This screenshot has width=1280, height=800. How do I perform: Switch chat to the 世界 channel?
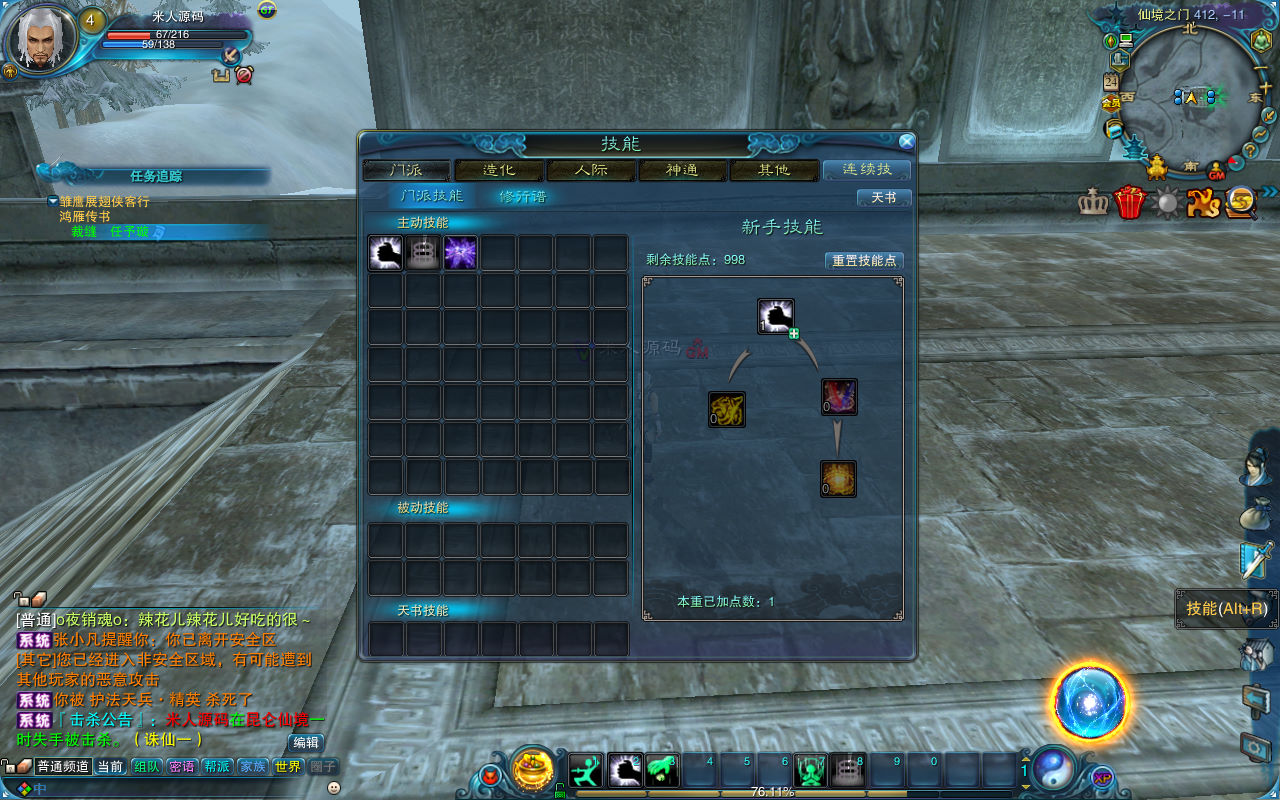tap(288, 767)
